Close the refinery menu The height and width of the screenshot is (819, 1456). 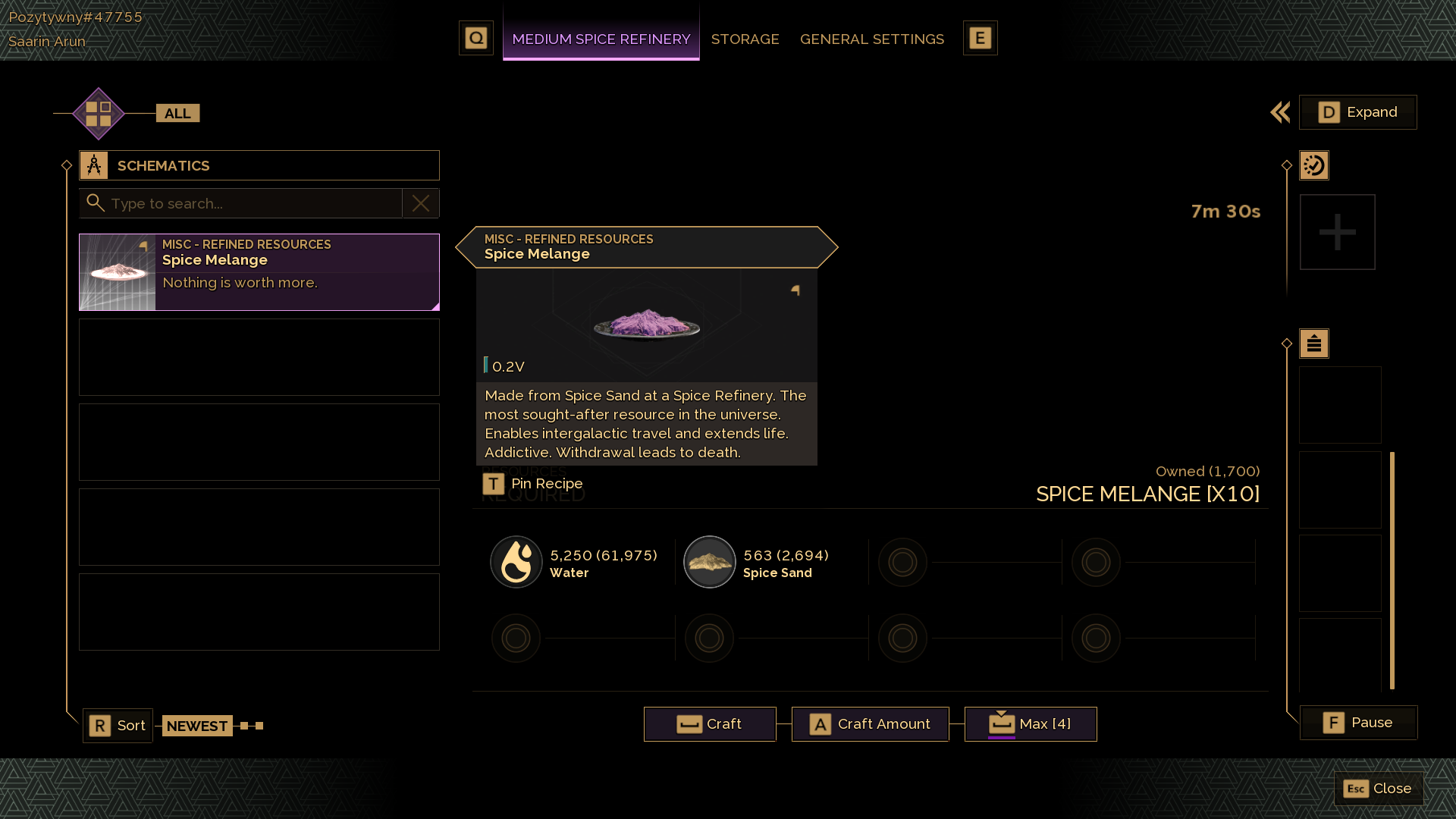point(1378,789)
